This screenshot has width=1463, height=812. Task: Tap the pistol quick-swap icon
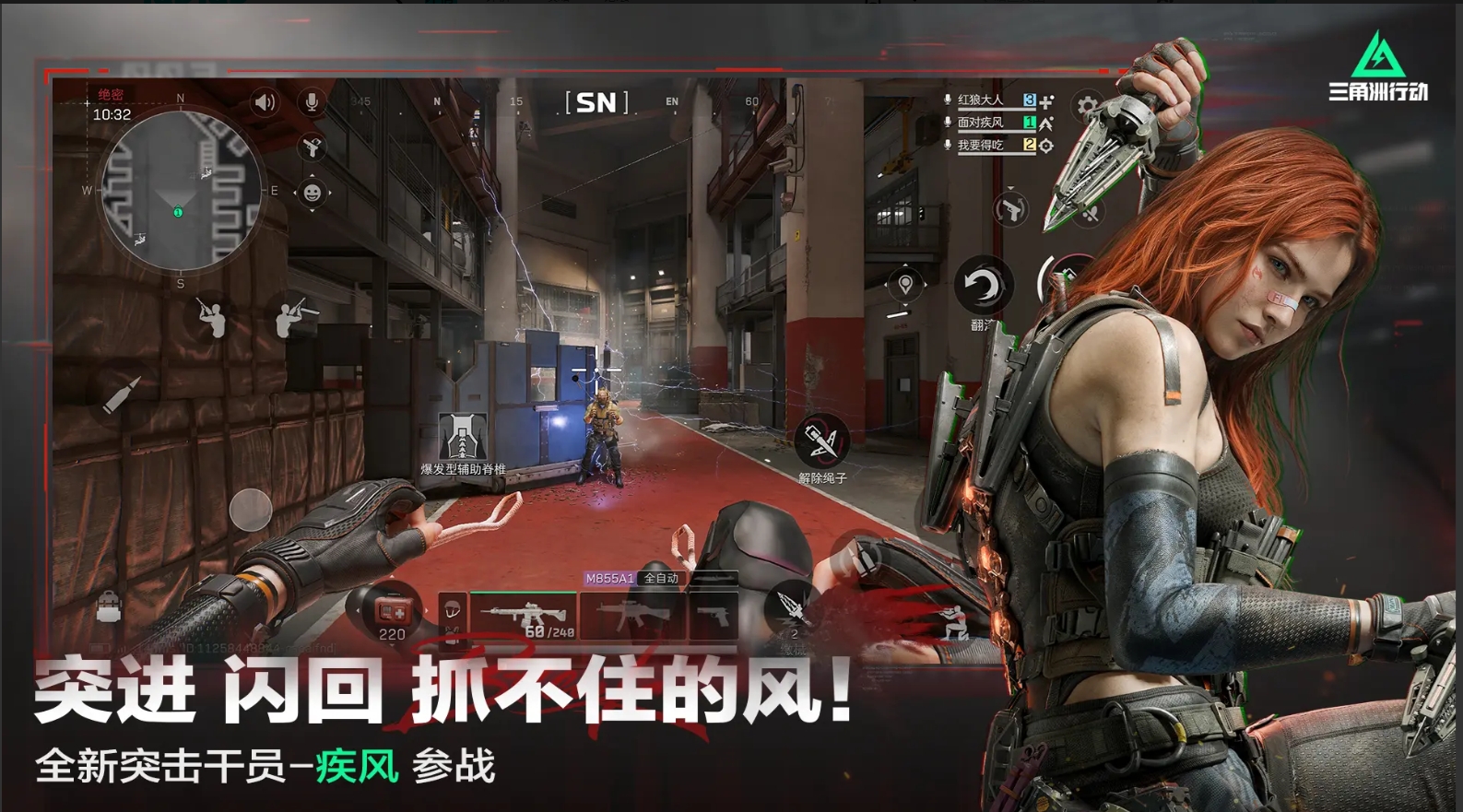tap(1010, 209)
